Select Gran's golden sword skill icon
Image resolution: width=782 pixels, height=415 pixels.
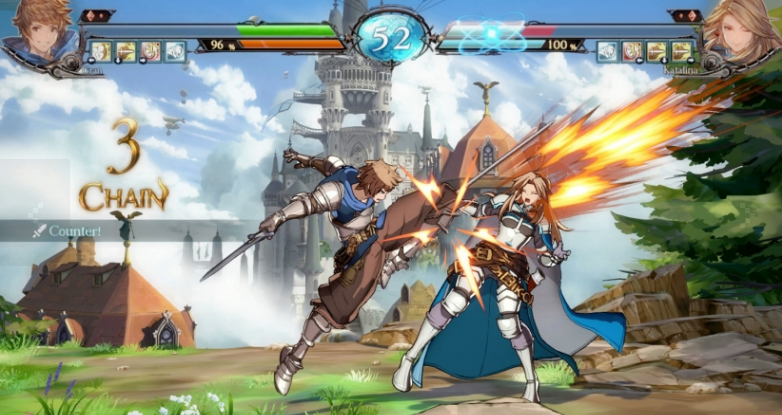click(126, 51)
